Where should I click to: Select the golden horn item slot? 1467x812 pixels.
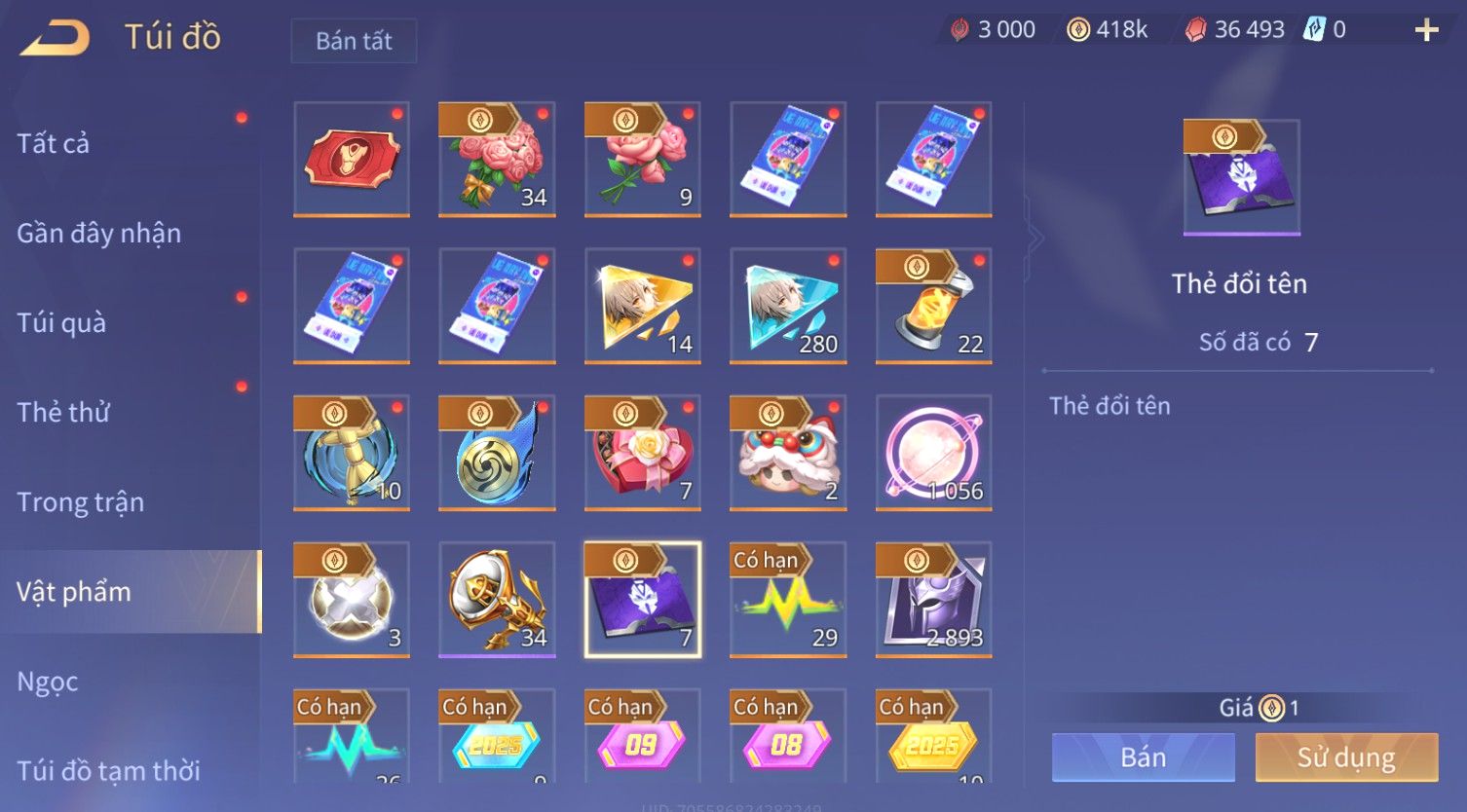[497, 600]
